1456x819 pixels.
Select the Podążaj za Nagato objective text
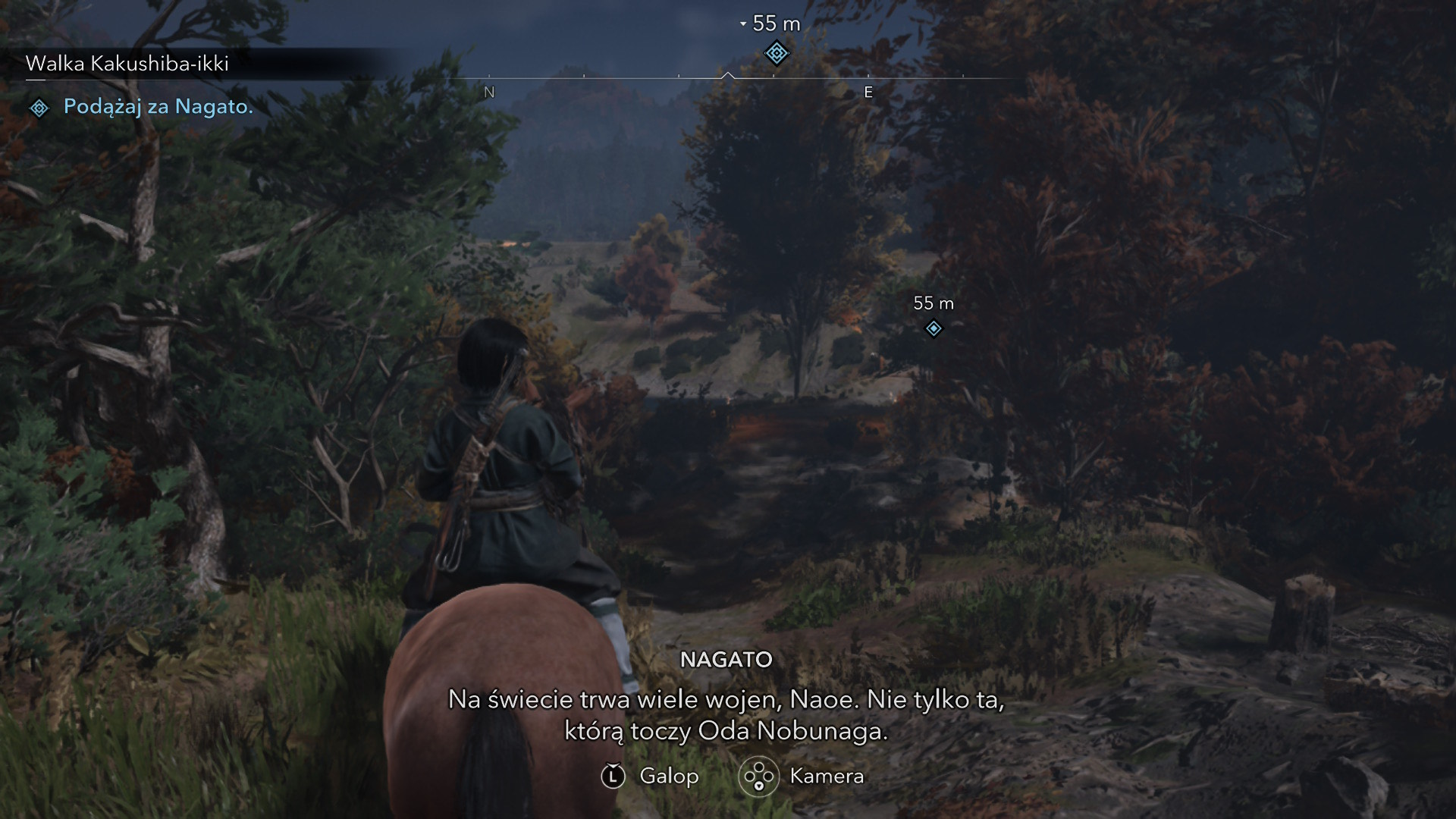[x=158, y=107]
